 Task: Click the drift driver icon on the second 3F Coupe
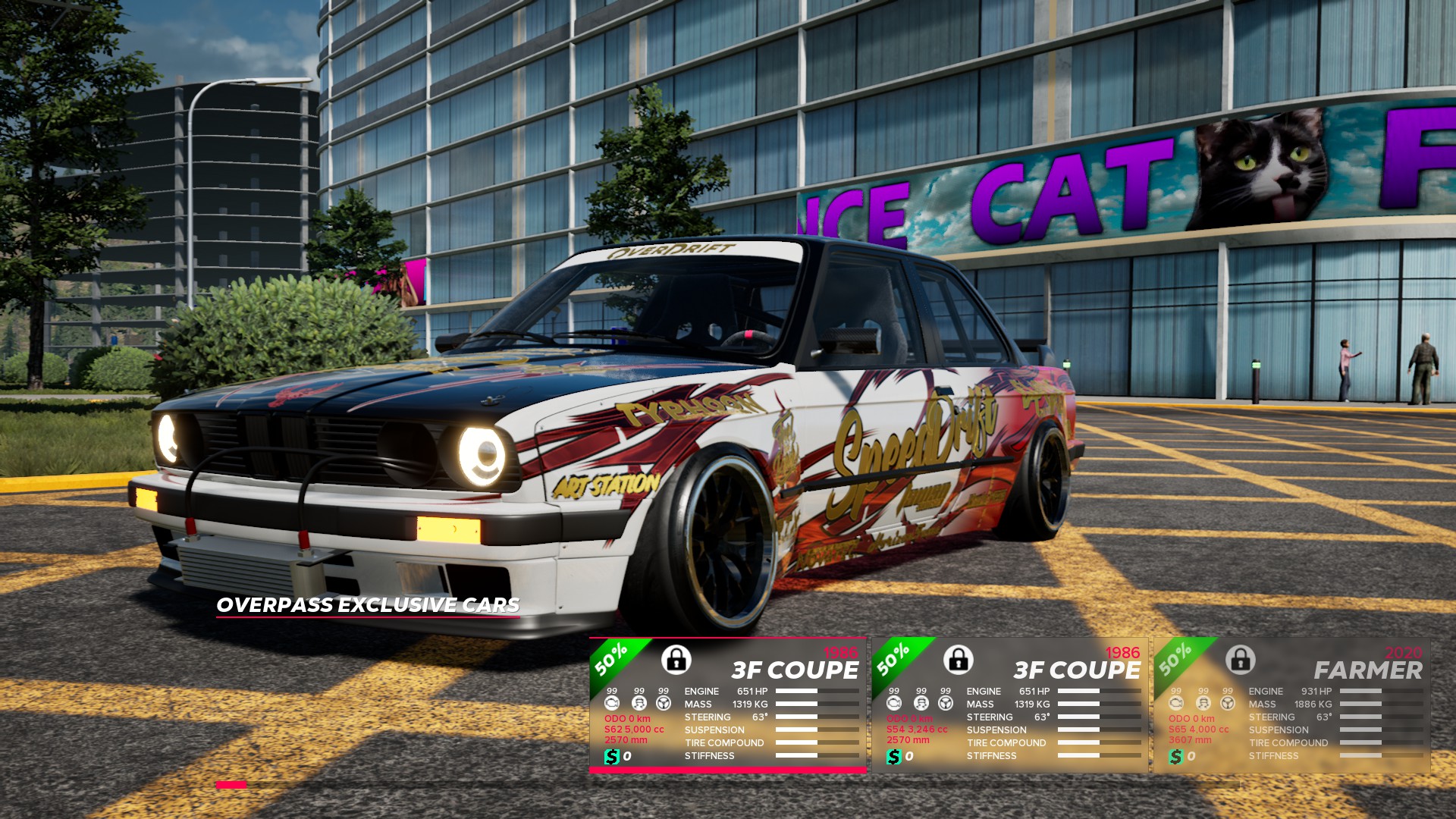click(921, 703)
